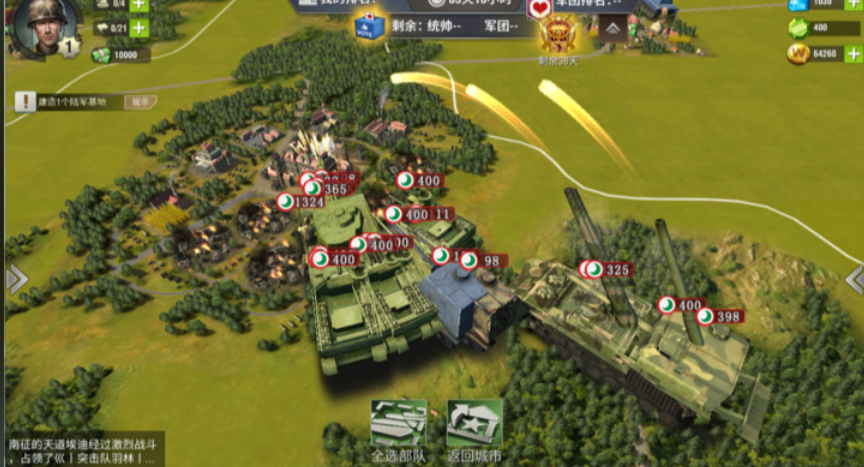Collapse the top panel with the chevron
This screenshot has height=467, width=864.
click(614, 30)
